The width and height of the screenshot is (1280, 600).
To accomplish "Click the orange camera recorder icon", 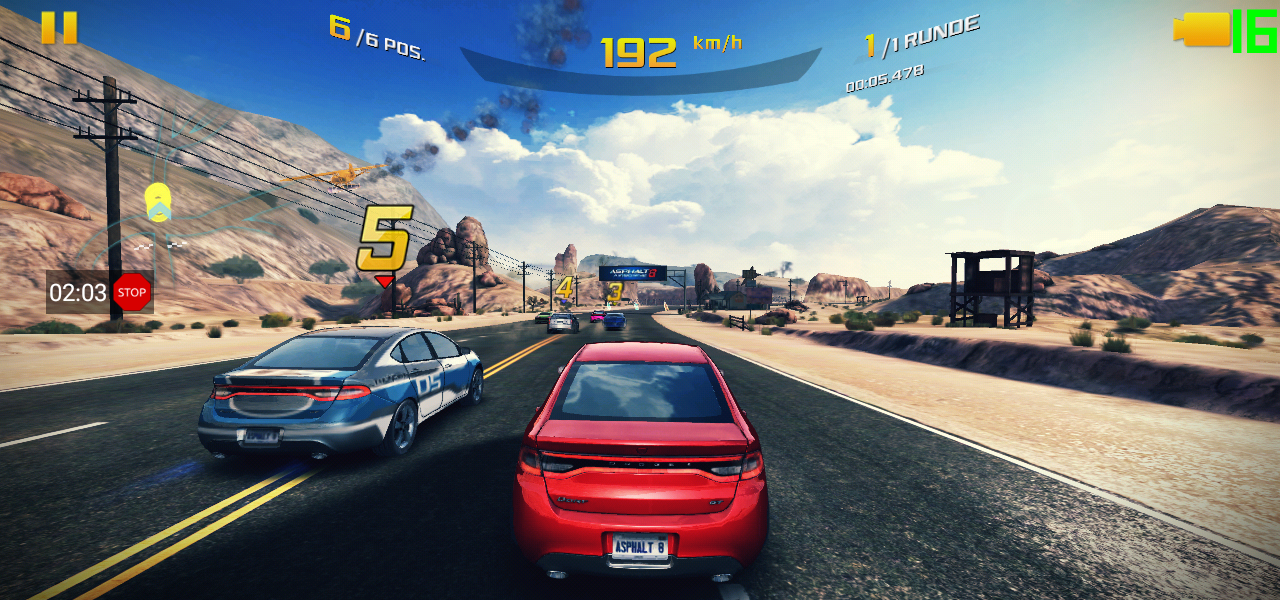I will 1202,29.
